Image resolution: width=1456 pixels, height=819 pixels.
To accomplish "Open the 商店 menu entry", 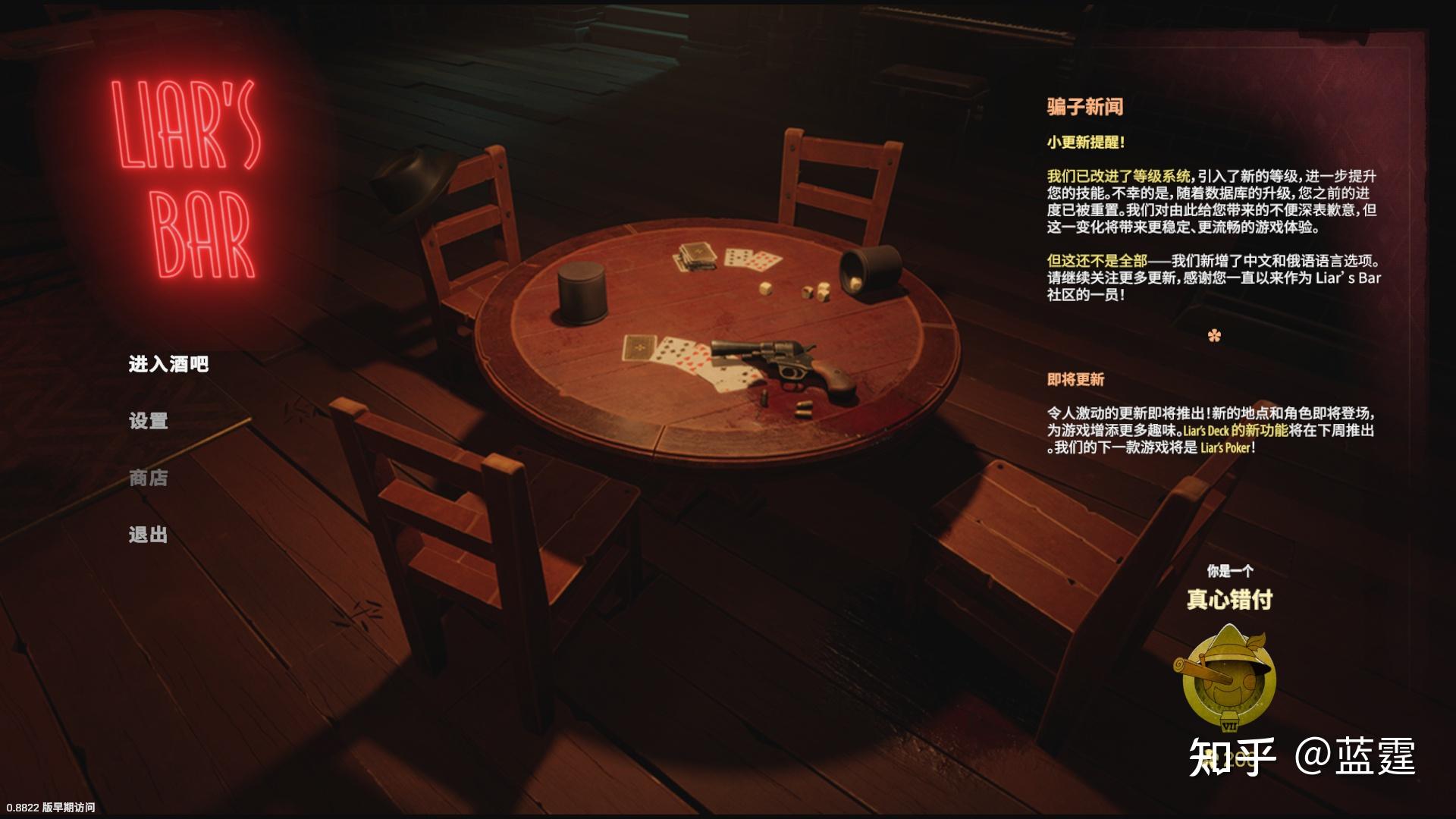I will (147, 479).
